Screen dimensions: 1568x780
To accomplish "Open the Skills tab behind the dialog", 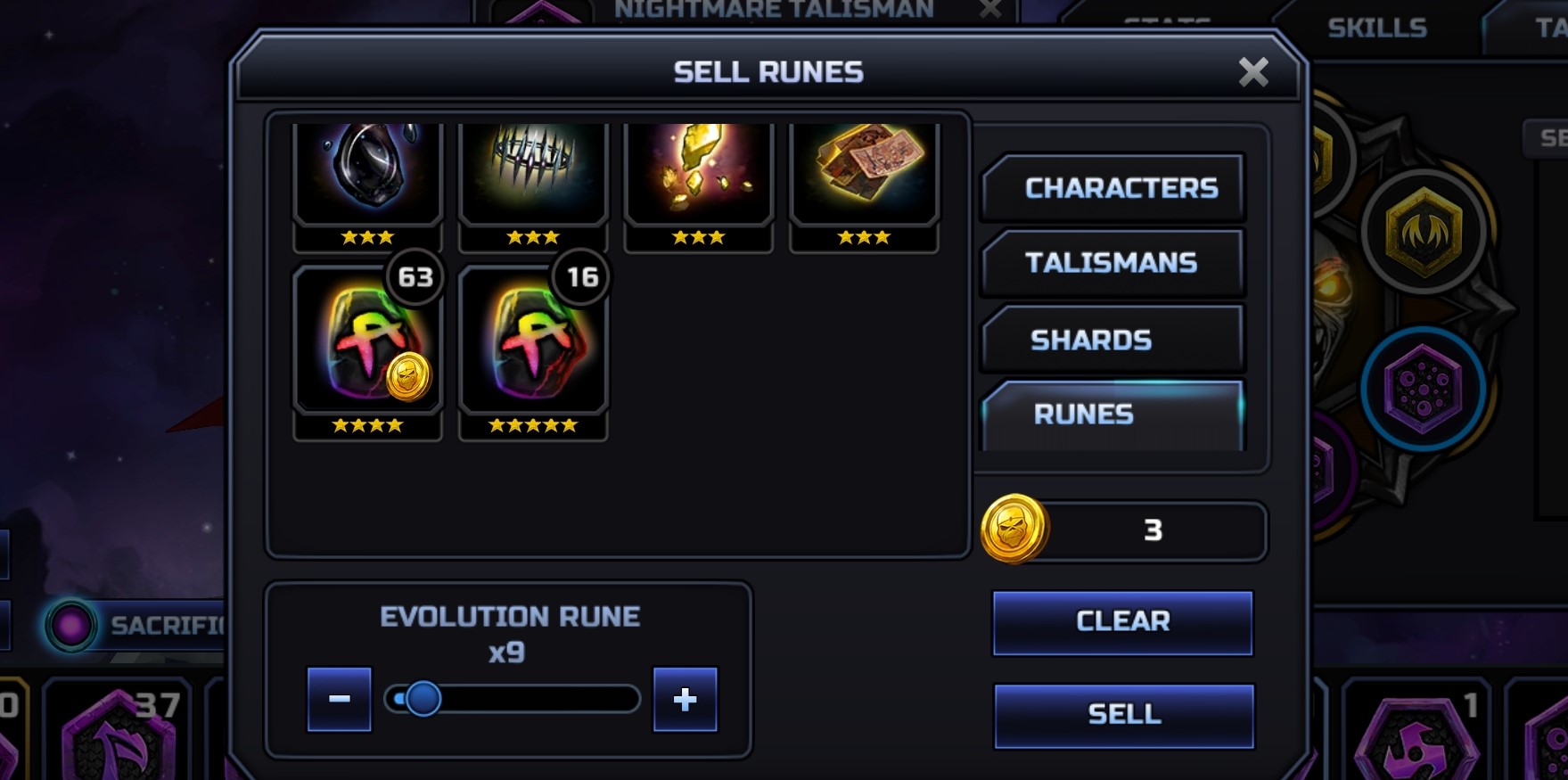I will [1376, 29].
